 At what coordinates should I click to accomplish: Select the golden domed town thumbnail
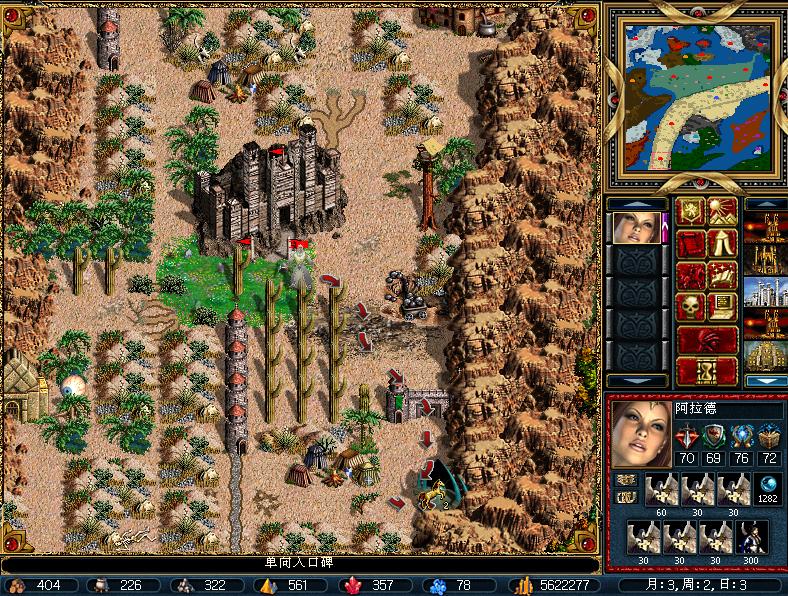(765, 355)
